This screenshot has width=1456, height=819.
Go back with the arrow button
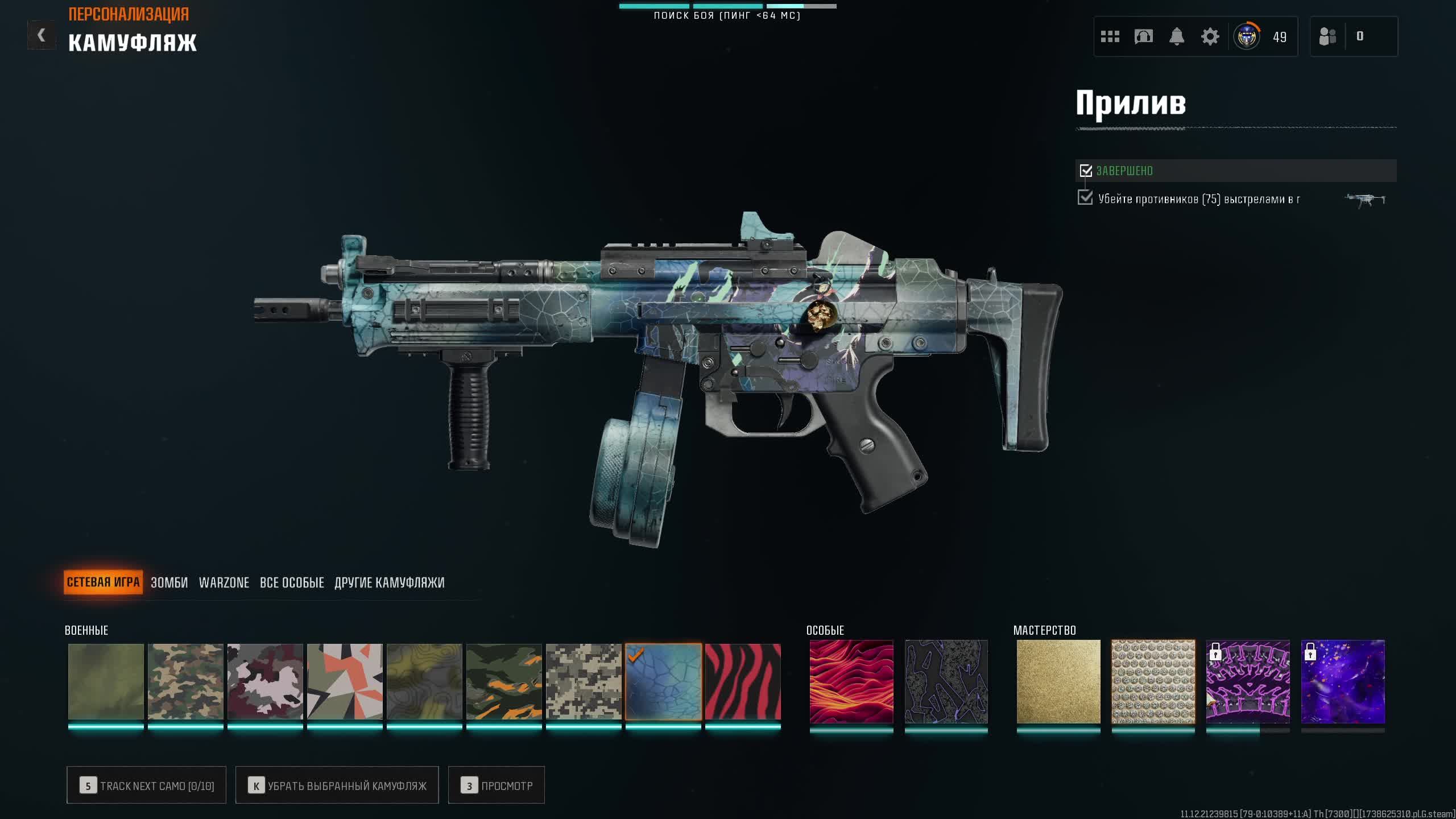click(42, 36)
